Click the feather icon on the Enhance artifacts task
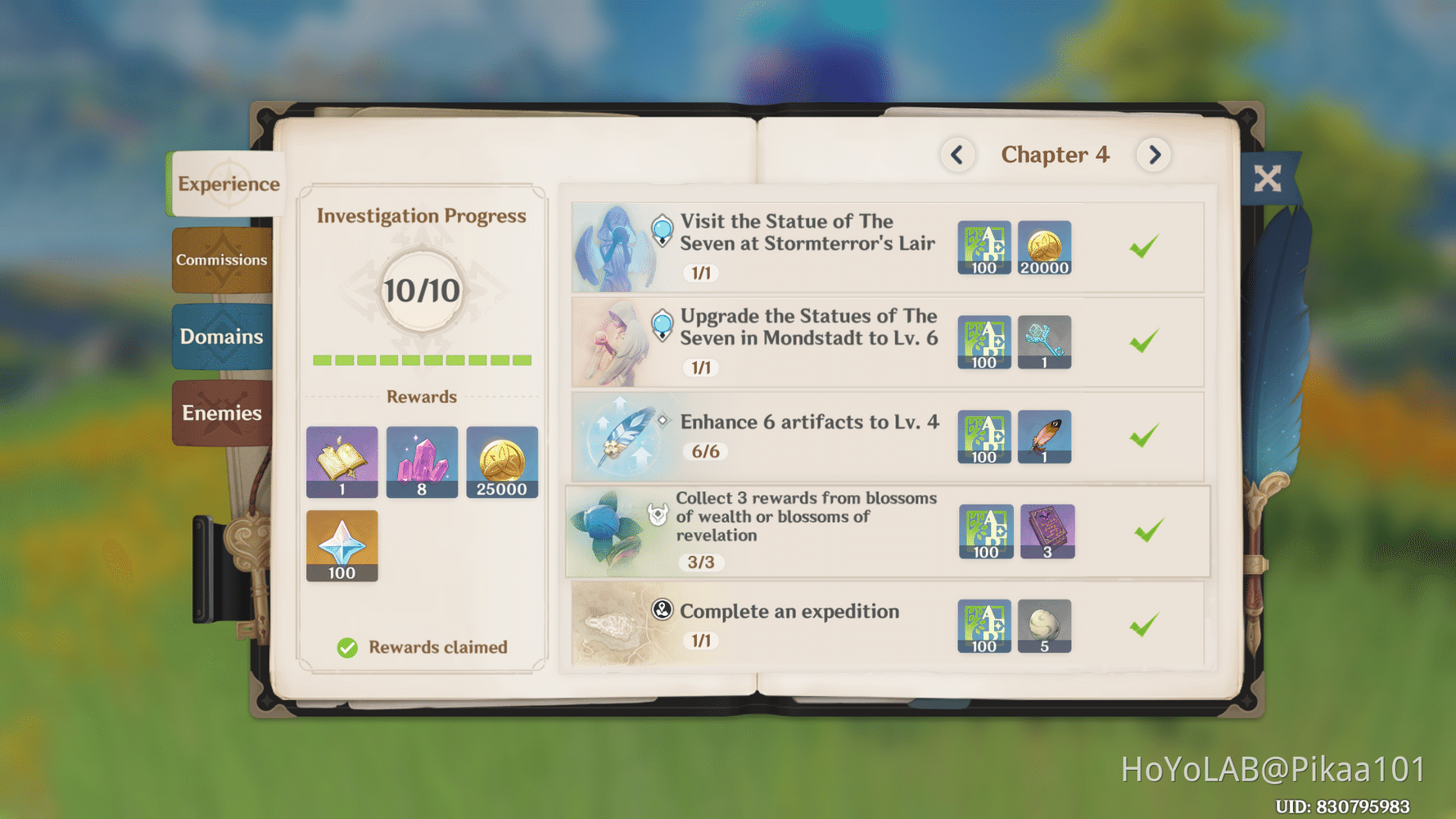Image resolution: width=1456 pixels, height=819 pixels. [x=1045, y=436]
